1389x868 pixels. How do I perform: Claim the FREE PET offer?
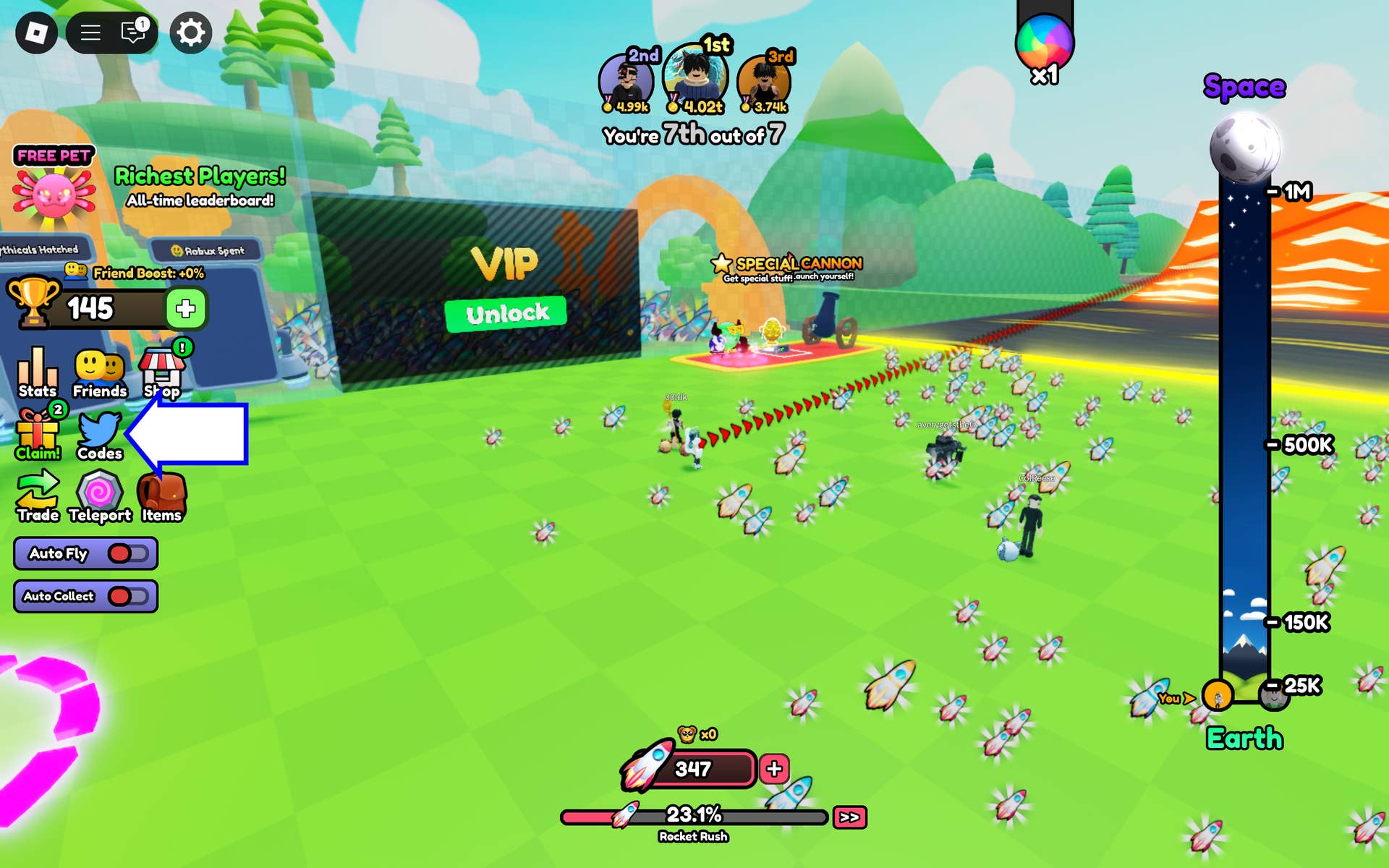point(54,187)
